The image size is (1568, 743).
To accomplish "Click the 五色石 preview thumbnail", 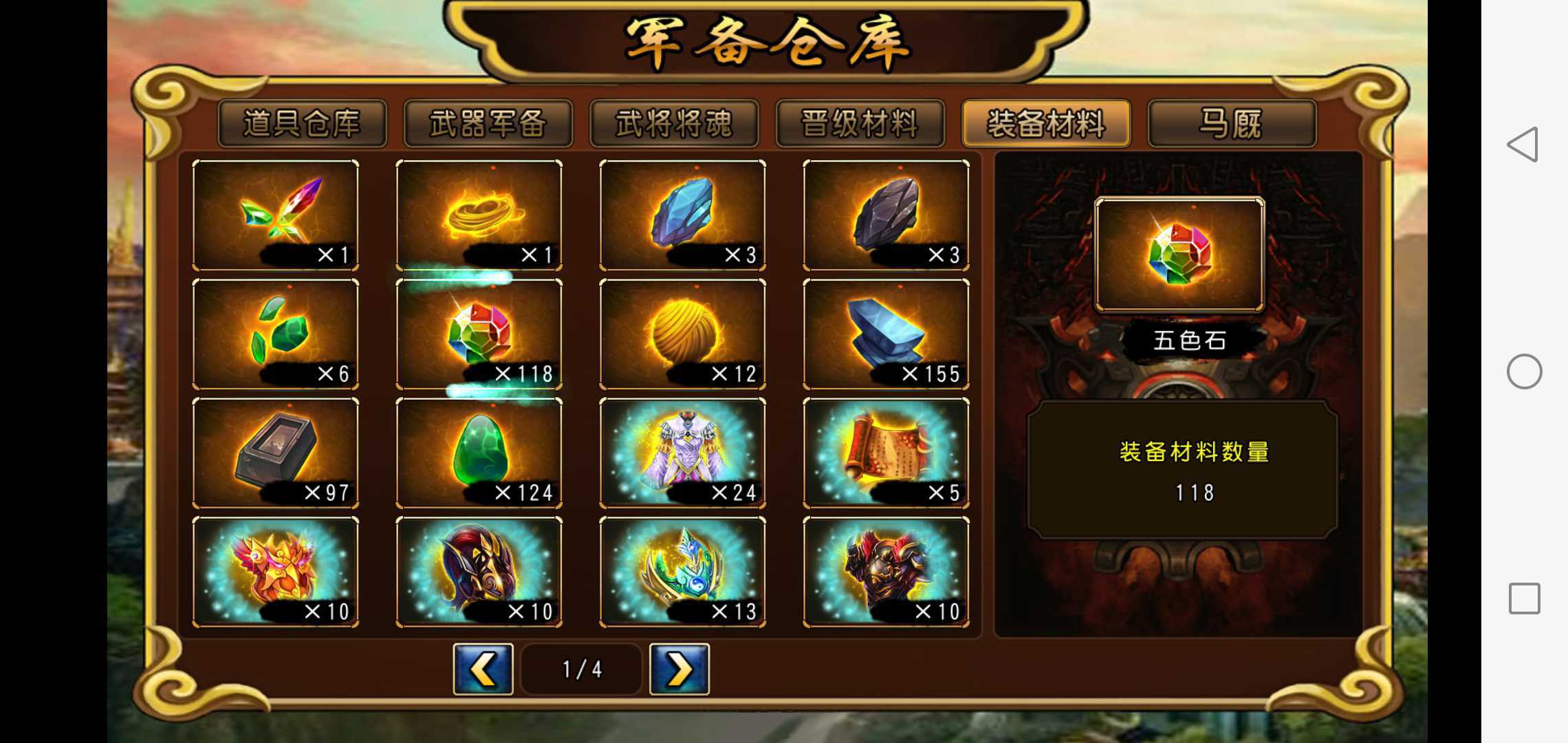I will click(x=1180, y=255).
